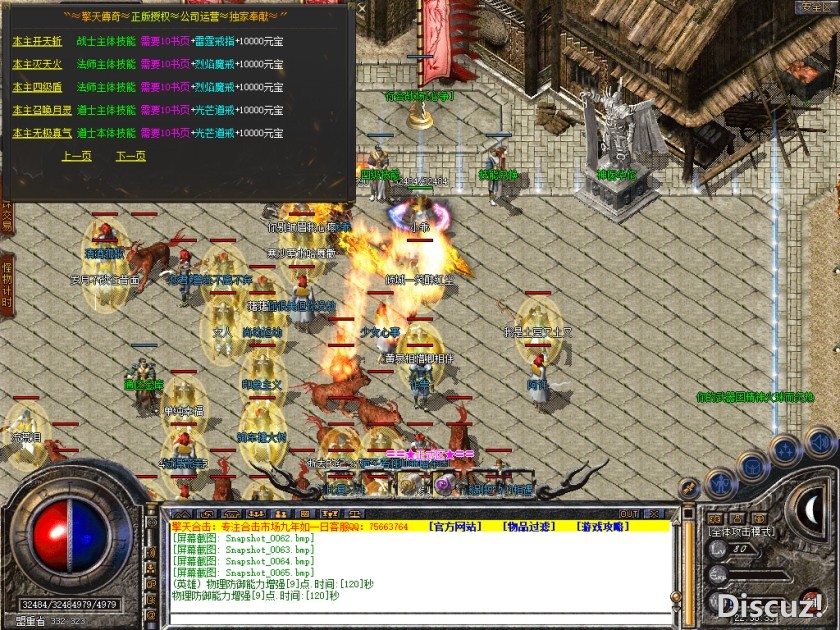Open the 怪物计时 side tab

[7, 285]
